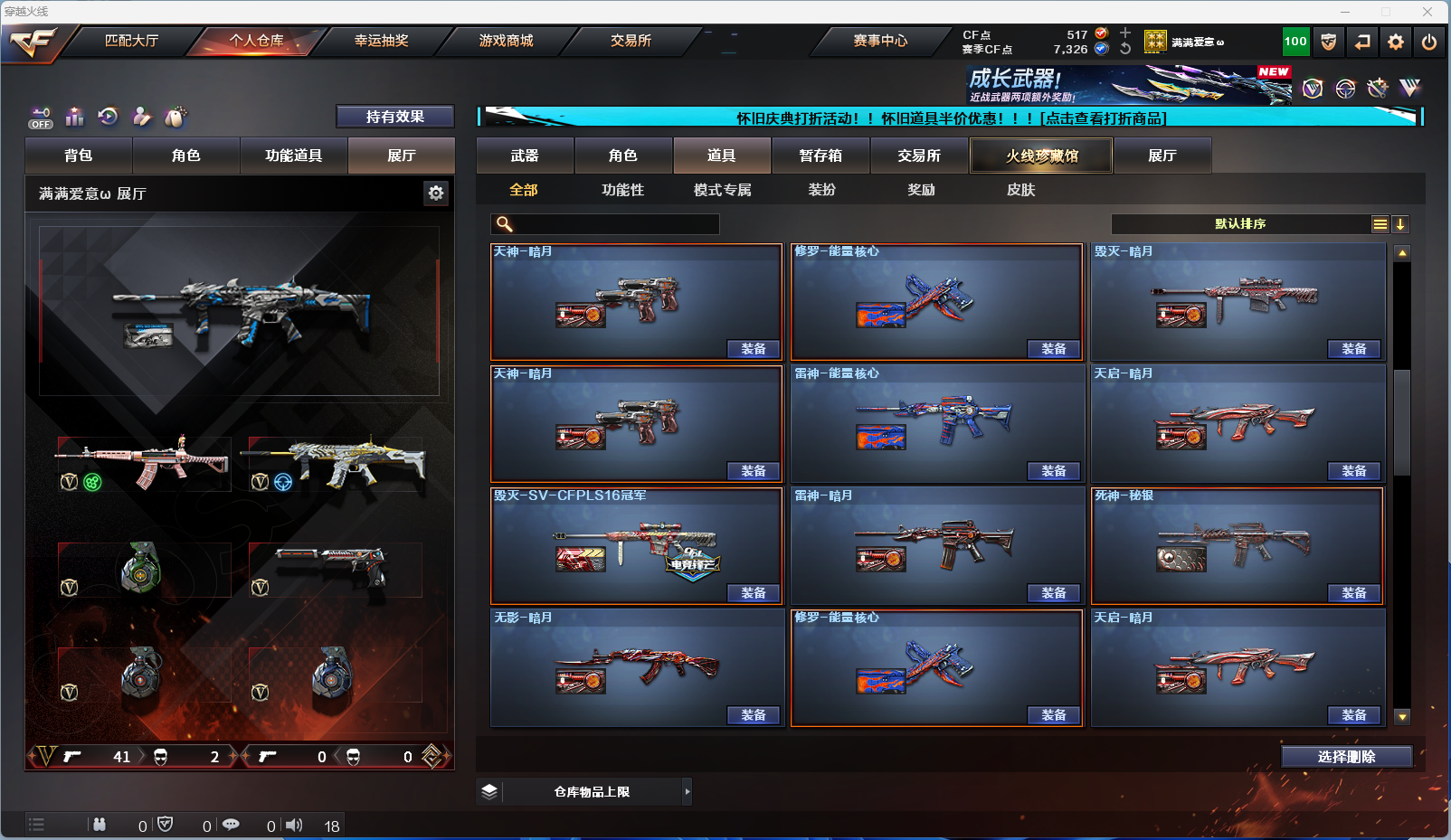Viewport: 1451px width, 840px height.
Task: Switch to the 功能道具 tab
Action: point(293,156)
